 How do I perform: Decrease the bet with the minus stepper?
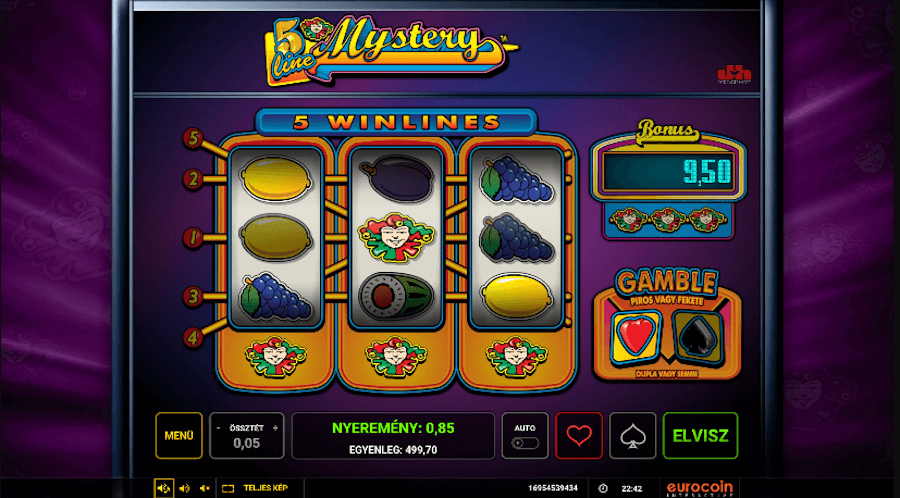pos(219,428)
